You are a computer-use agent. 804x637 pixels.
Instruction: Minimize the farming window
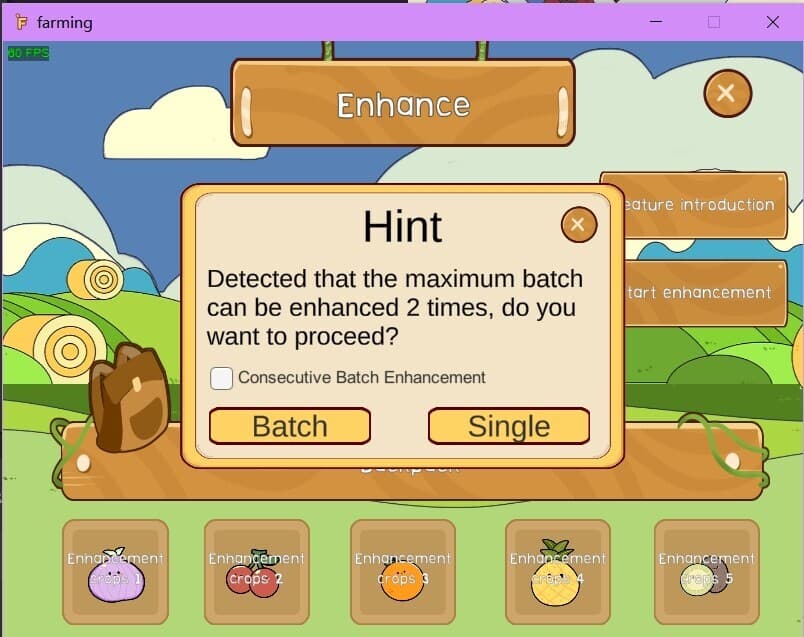(655, 21)
